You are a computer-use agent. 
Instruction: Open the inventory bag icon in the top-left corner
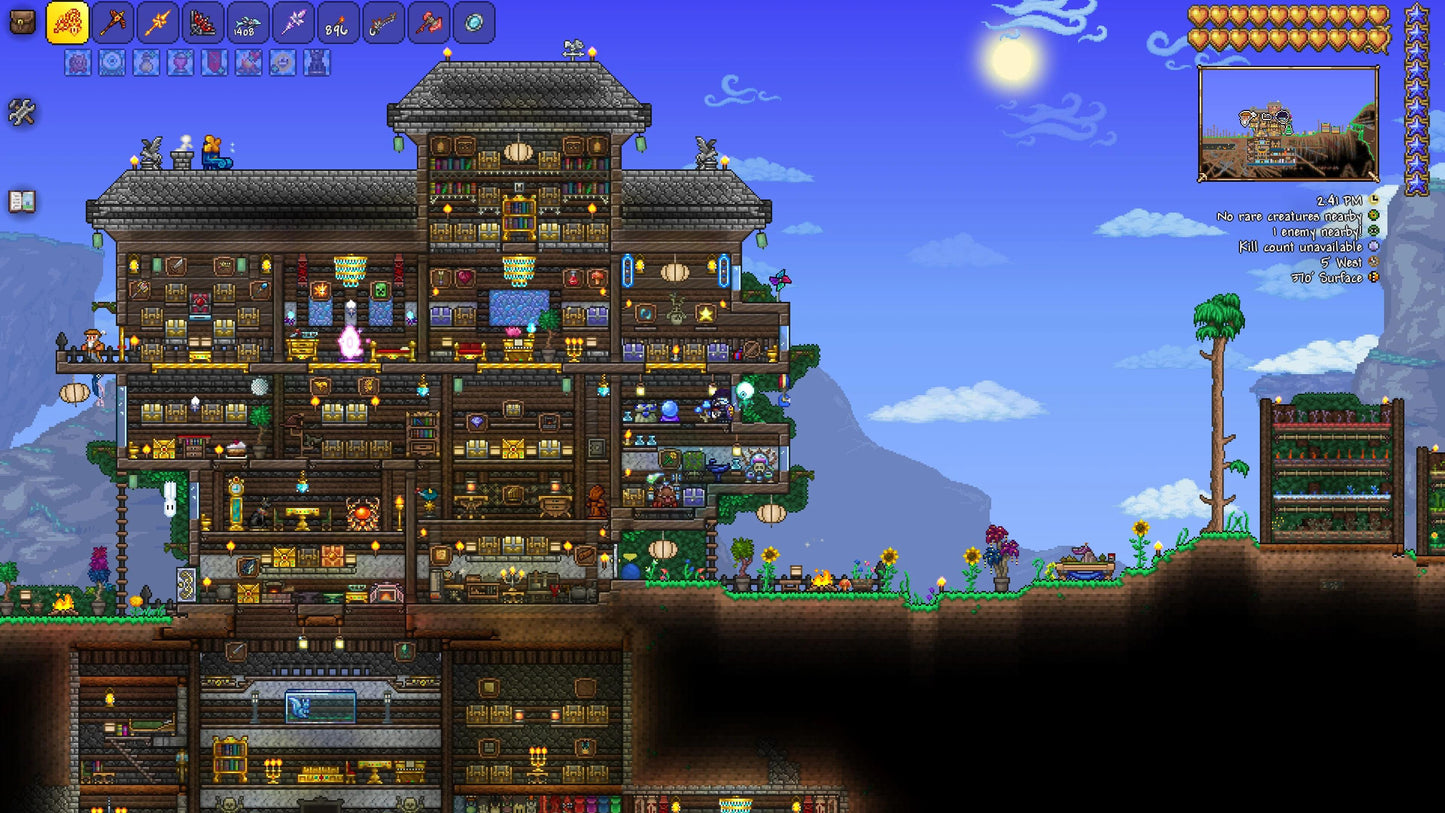pos(23,20)
